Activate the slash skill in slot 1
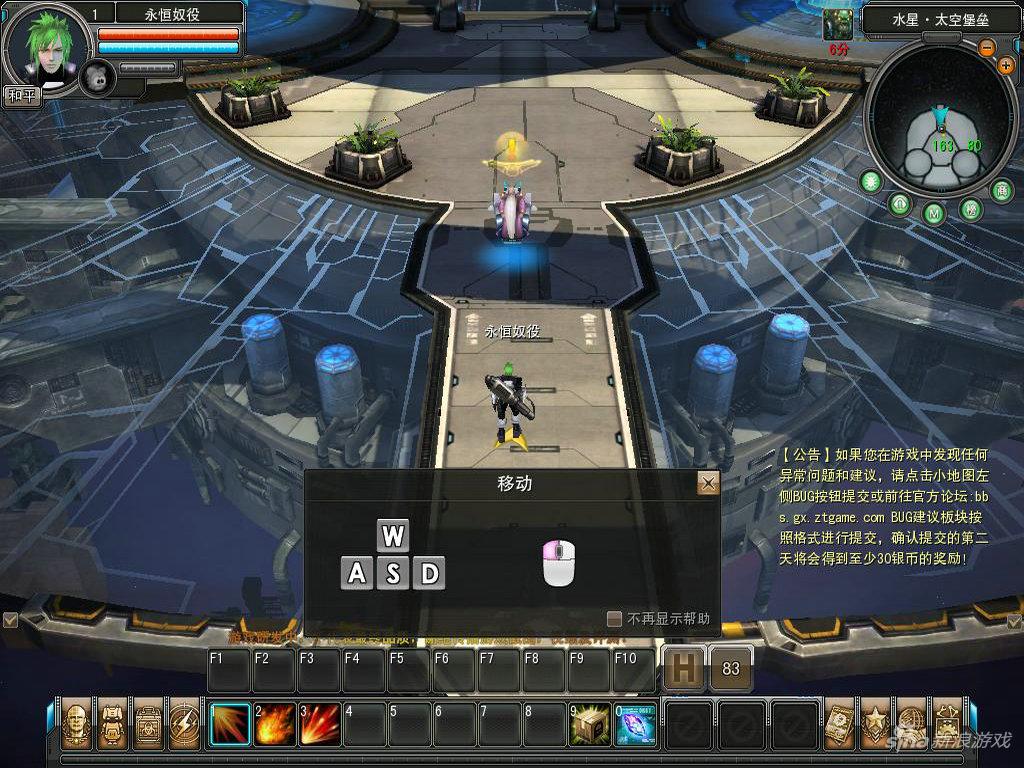 (230, 724)
